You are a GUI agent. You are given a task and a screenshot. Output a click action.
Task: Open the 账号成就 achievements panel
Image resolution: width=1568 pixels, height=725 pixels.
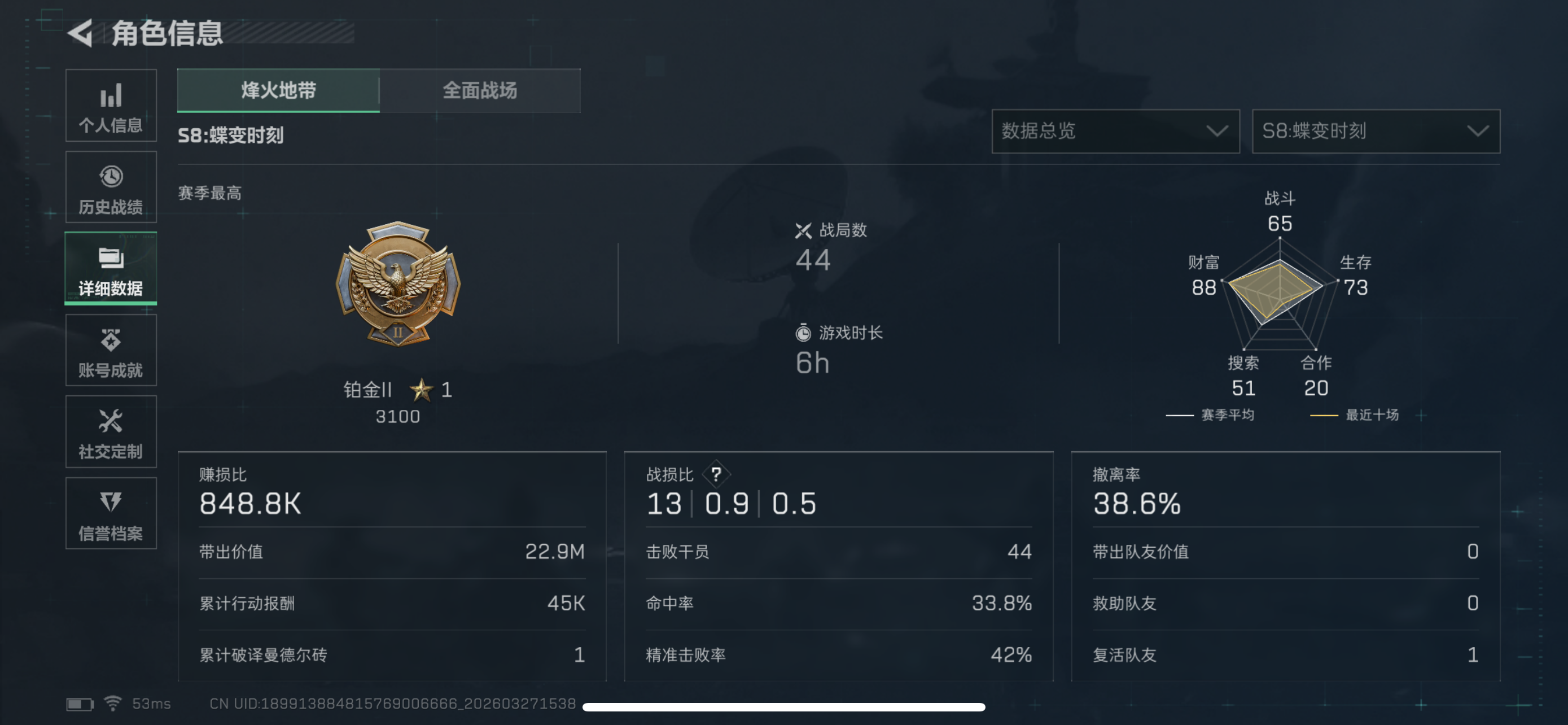click(111, 351)
